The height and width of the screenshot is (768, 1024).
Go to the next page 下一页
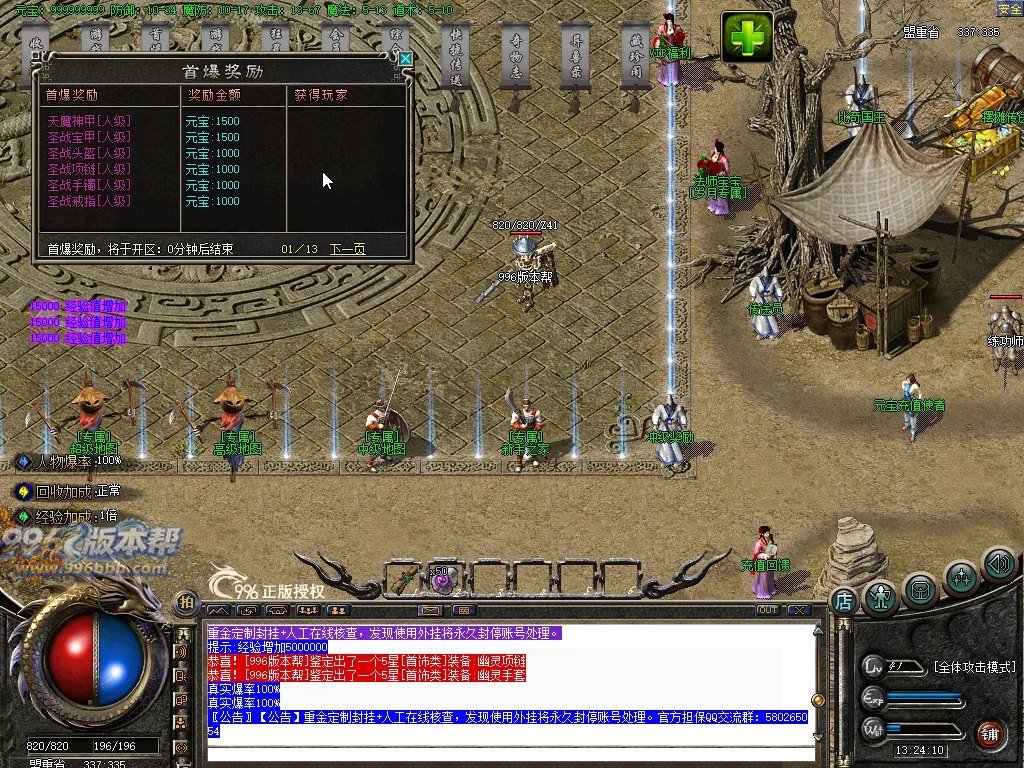[x=347, y=249]
